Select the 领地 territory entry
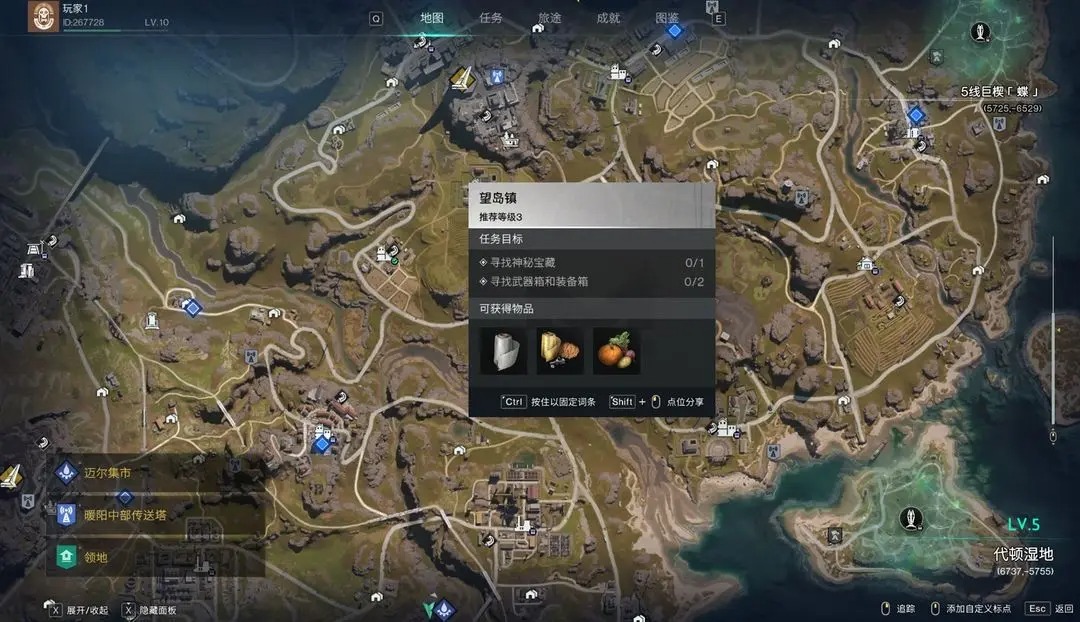The width and height of the screenshot is (1080, 622). point(96,557)
